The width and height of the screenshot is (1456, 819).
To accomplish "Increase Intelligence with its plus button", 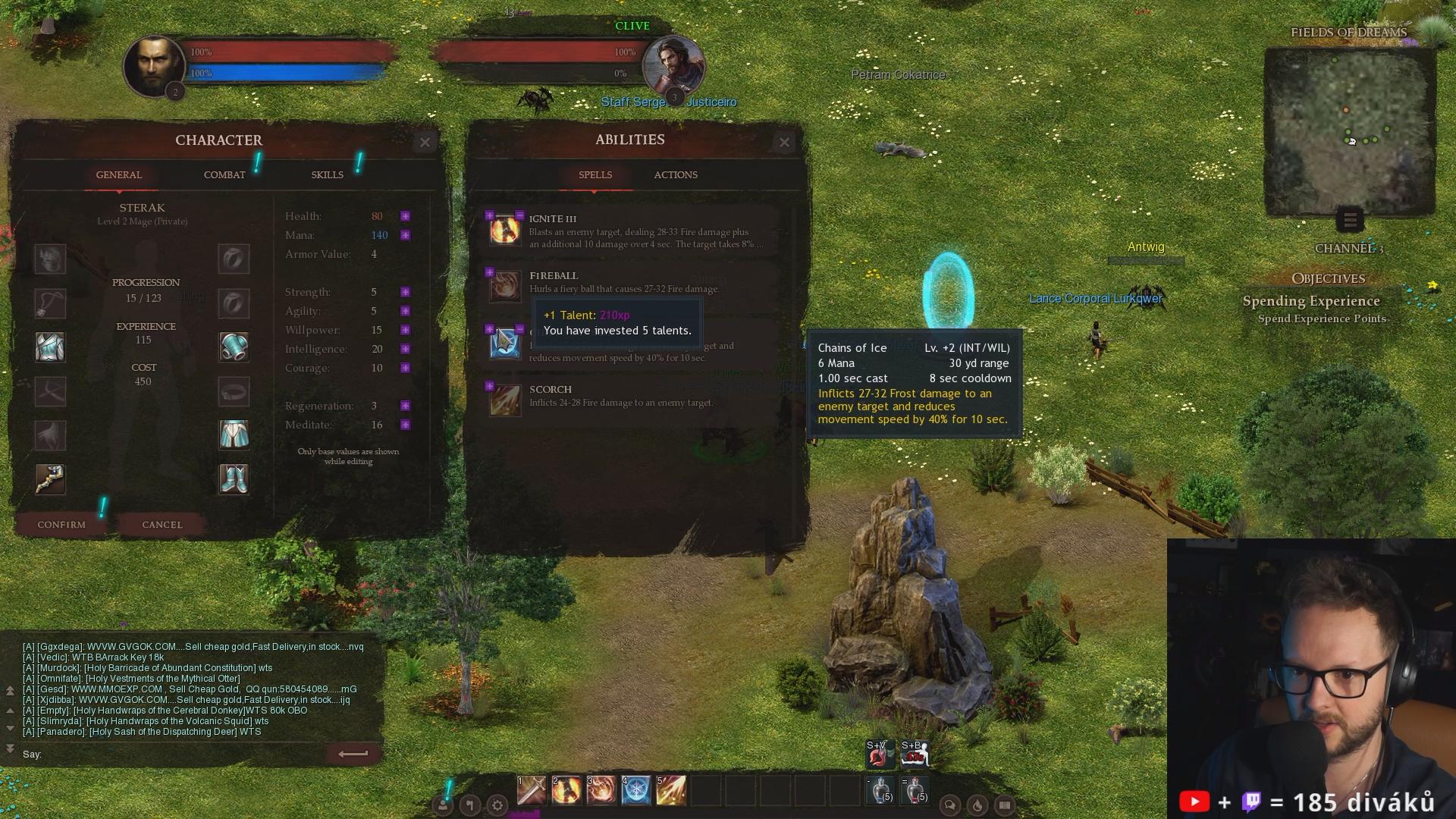I will pos(406,349).
